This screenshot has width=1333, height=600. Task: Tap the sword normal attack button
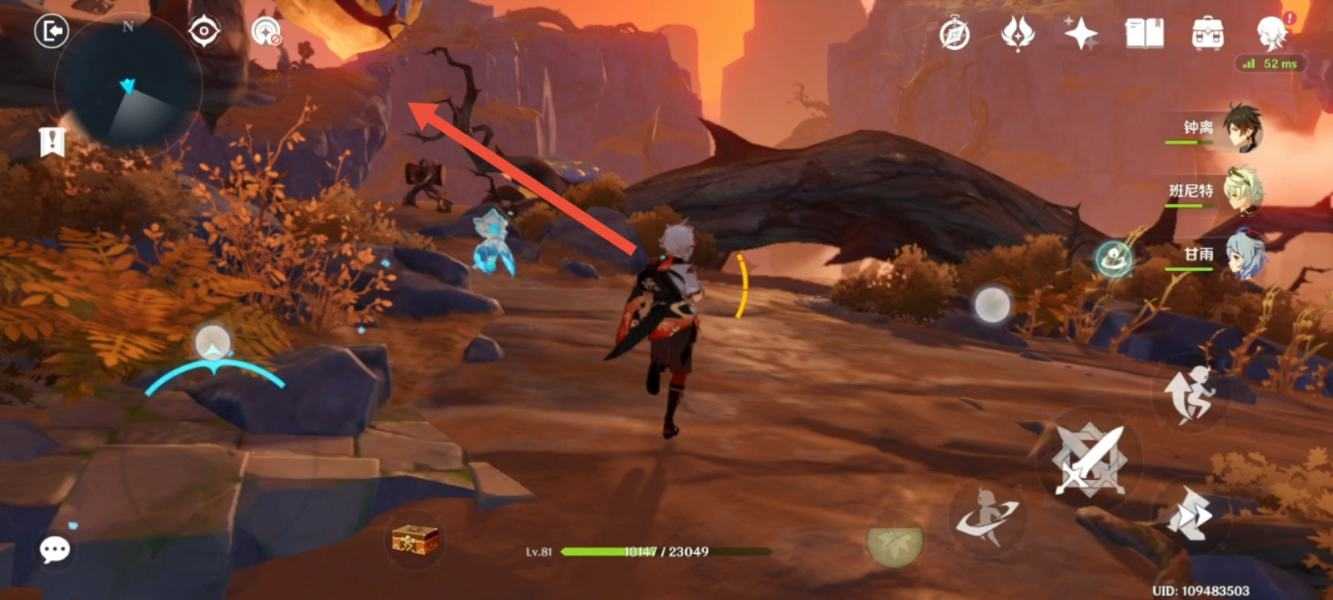coord(1089,459)
